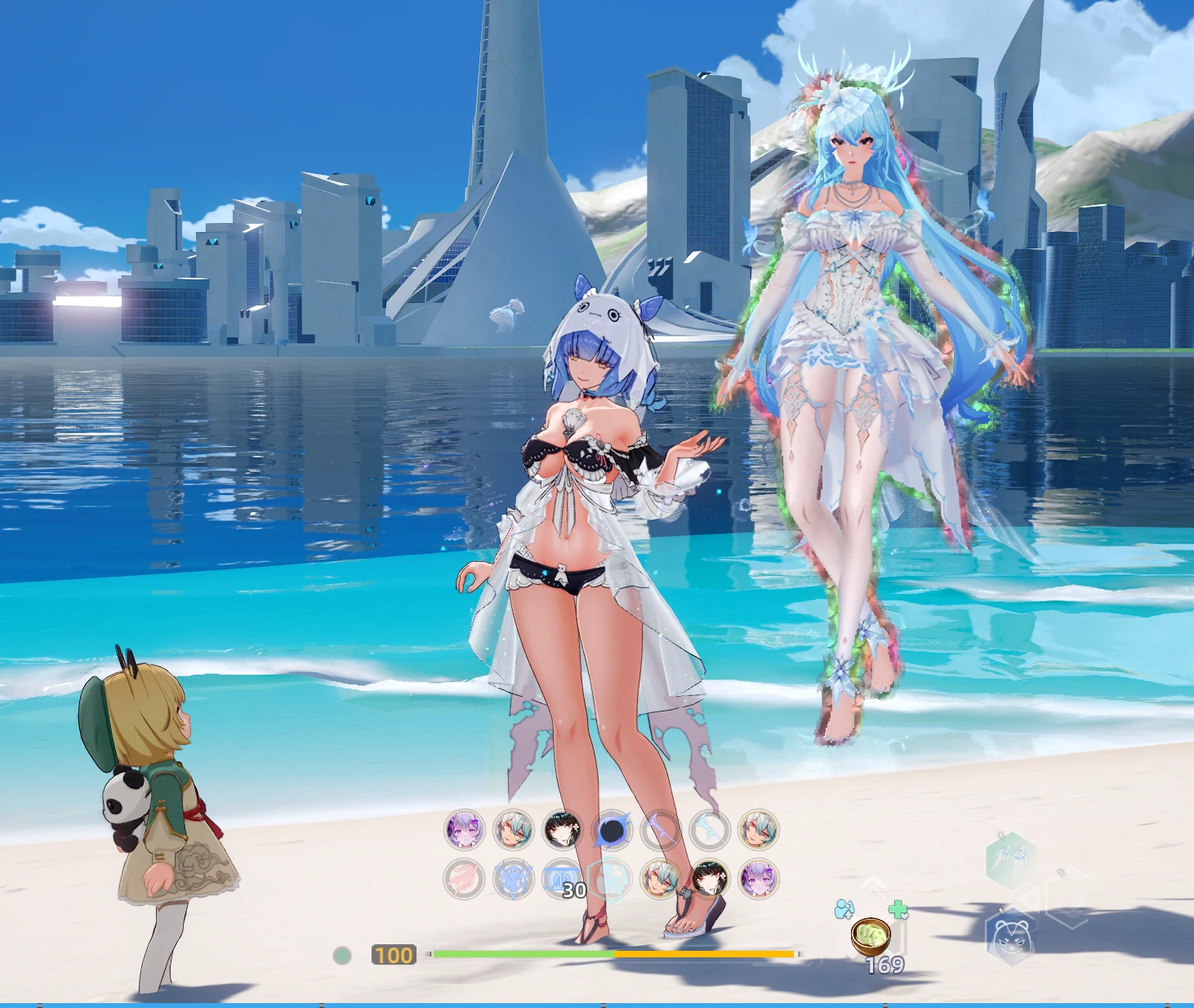1194x1008 pixels.
Task: Select the purple-haired portrait without gold ring
Action: 465,830
